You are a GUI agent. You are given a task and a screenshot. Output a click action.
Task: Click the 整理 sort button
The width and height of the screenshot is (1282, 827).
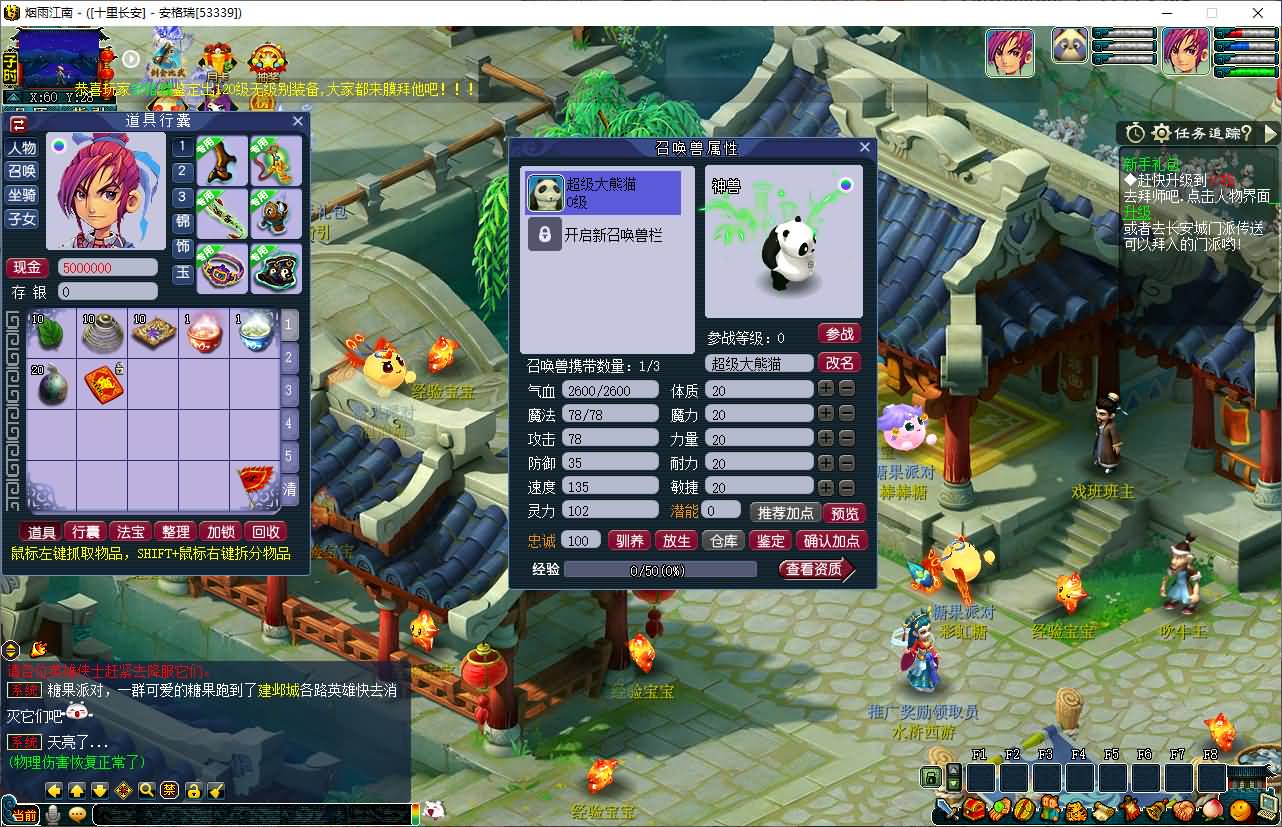point(175,532)
